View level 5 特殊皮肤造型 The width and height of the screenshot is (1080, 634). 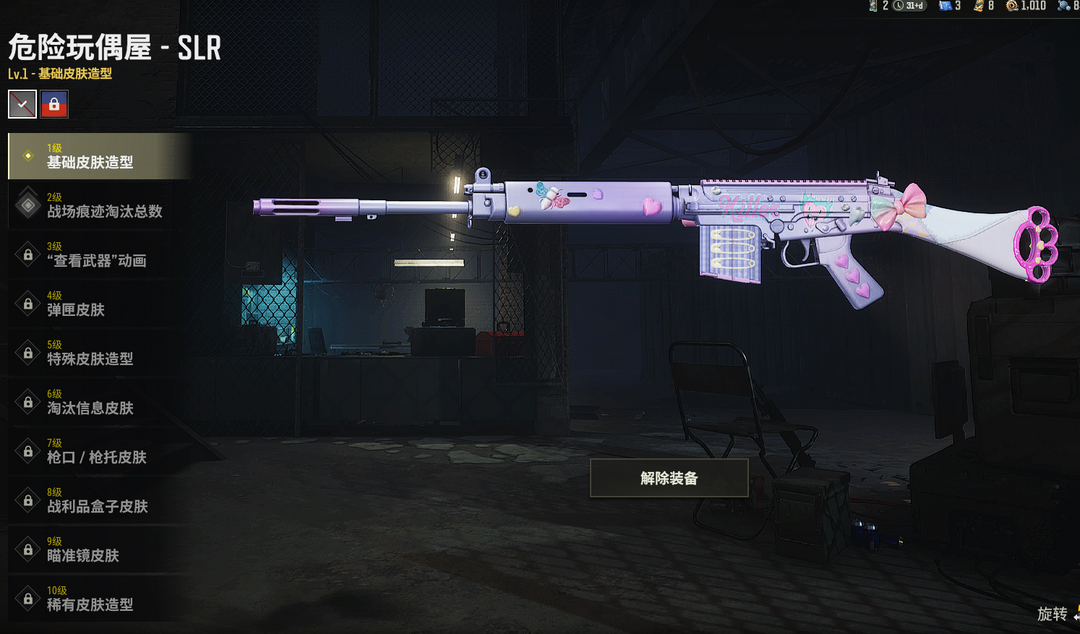point(98,352)
